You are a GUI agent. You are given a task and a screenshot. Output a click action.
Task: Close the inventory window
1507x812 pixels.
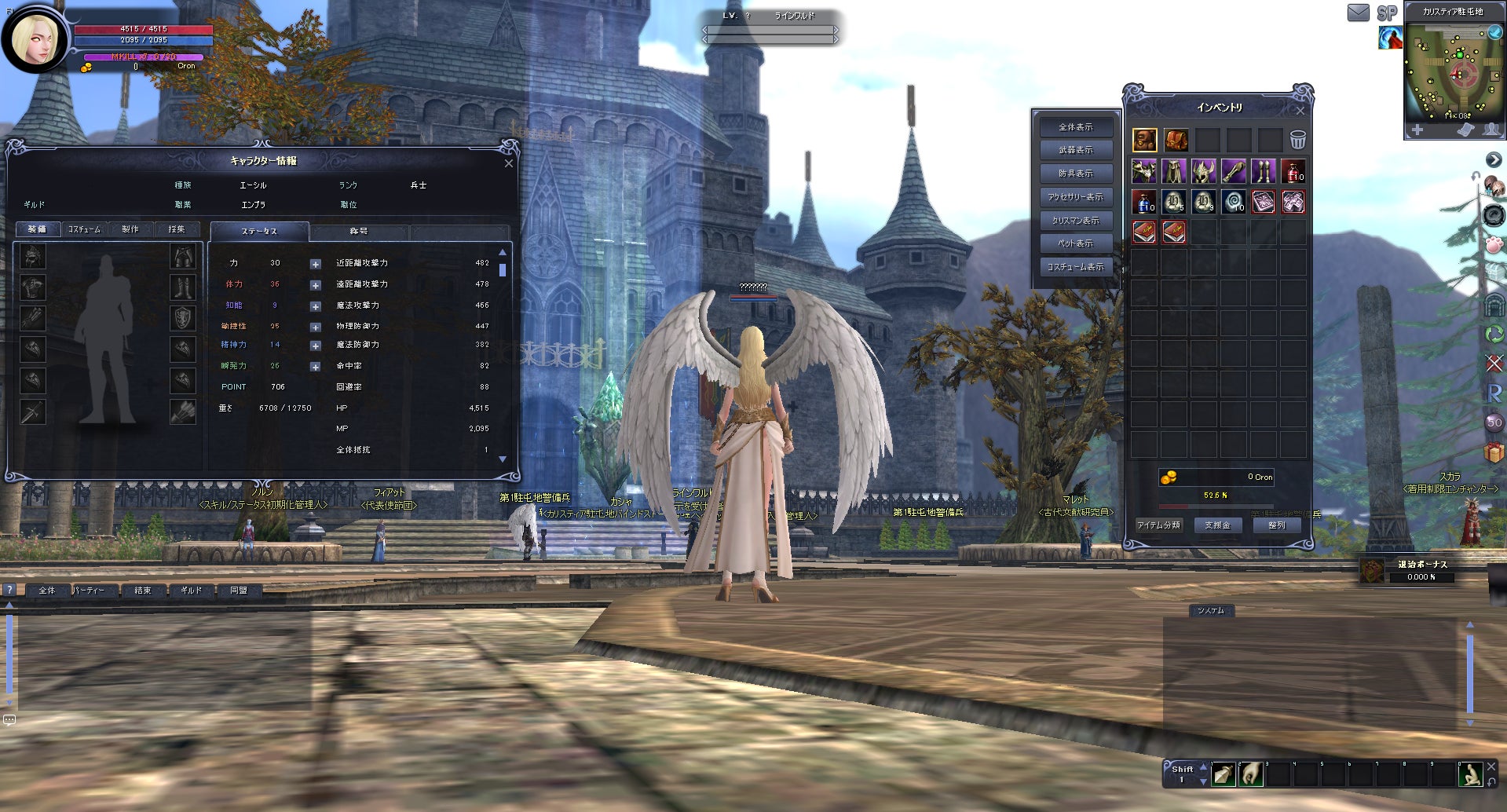(x=1300, y=112)
